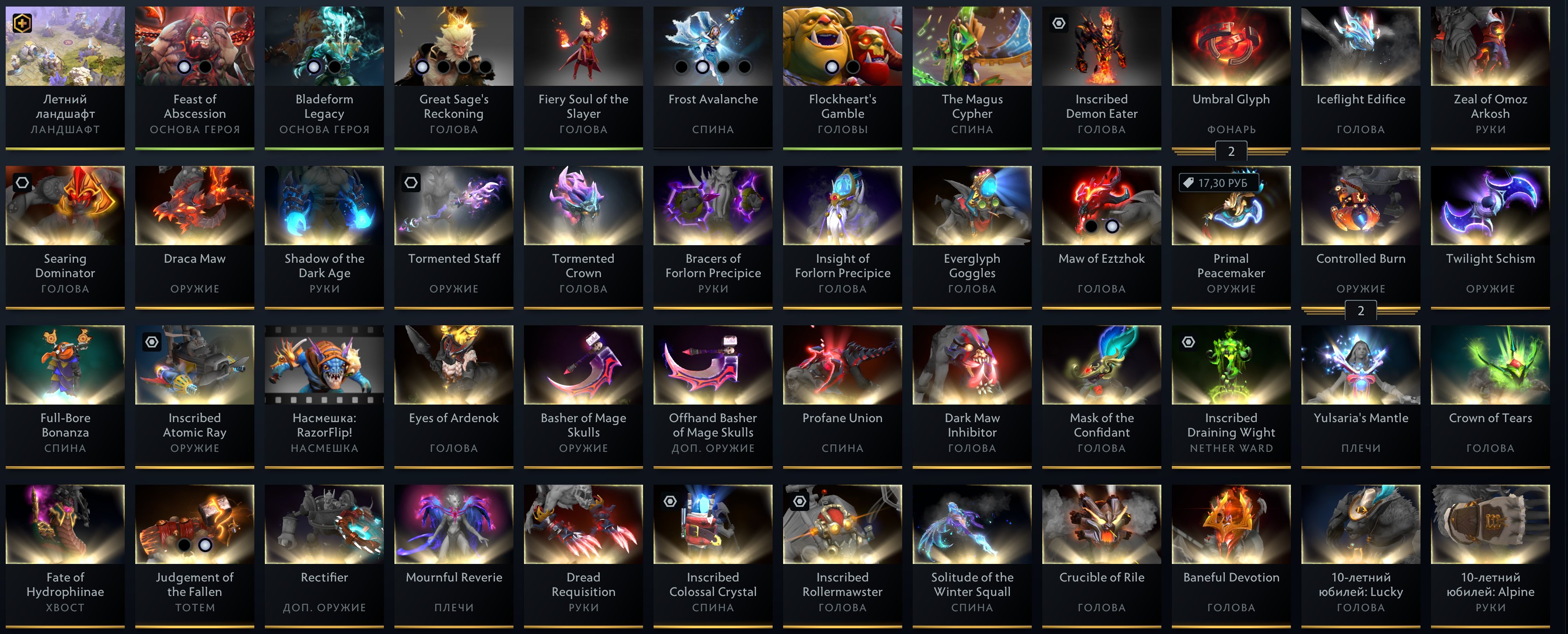Click the gem icon on Inscribed Atomic Ray

point(151,341)
